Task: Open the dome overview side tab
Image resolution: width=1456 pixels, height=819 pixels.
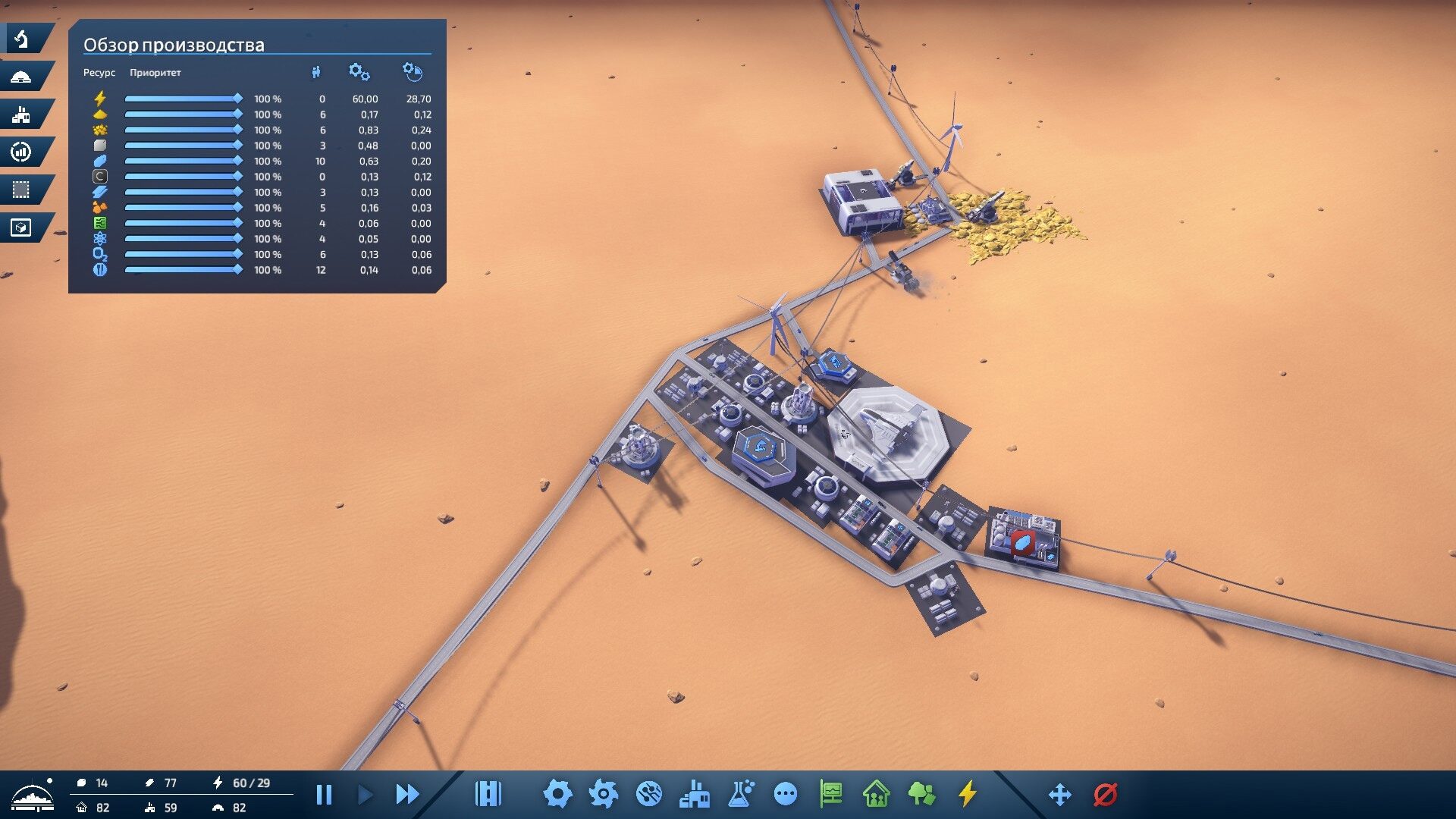Action: tap(22, 77)
